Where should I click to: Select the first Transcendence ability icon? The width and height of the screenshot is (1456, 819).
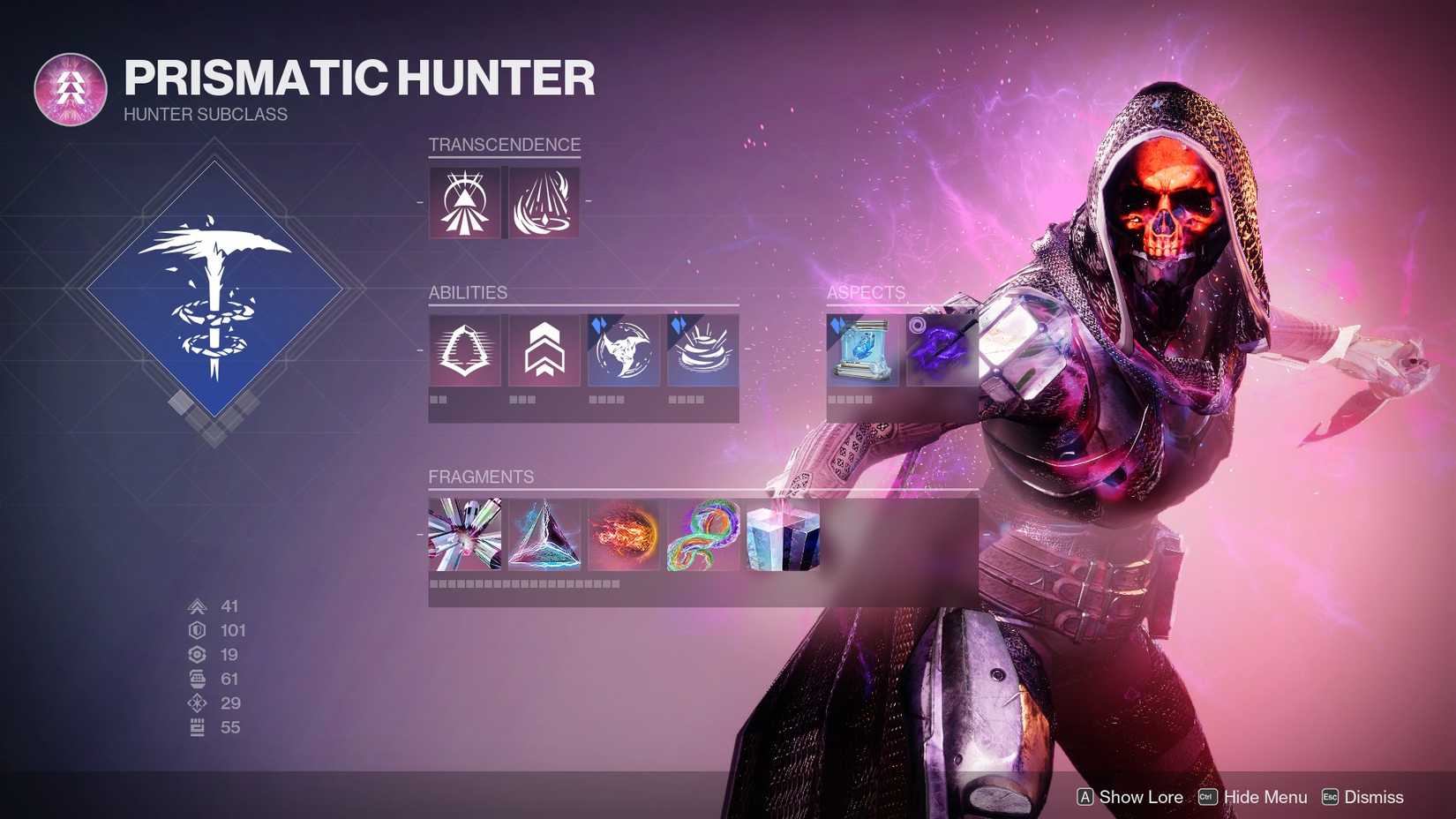click(x=463, y=201)
